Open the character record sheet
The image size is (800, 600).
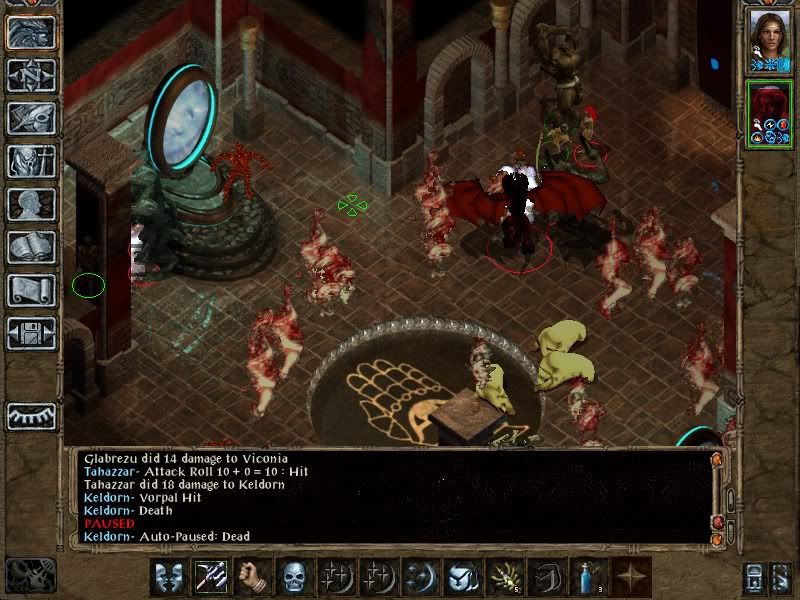point(31,204)
